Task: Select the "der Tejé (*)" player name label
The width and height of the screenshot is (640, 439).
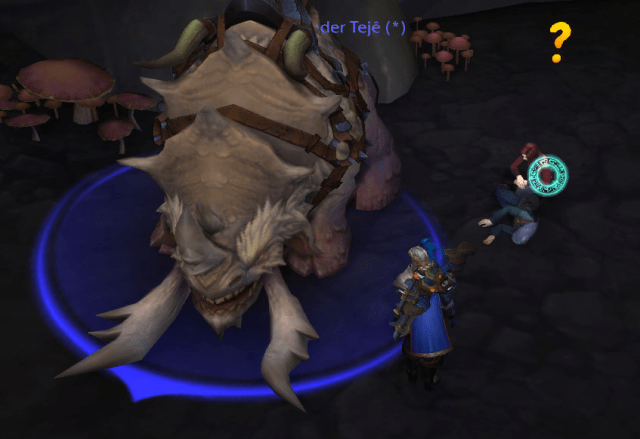Action: coord(361,28)
